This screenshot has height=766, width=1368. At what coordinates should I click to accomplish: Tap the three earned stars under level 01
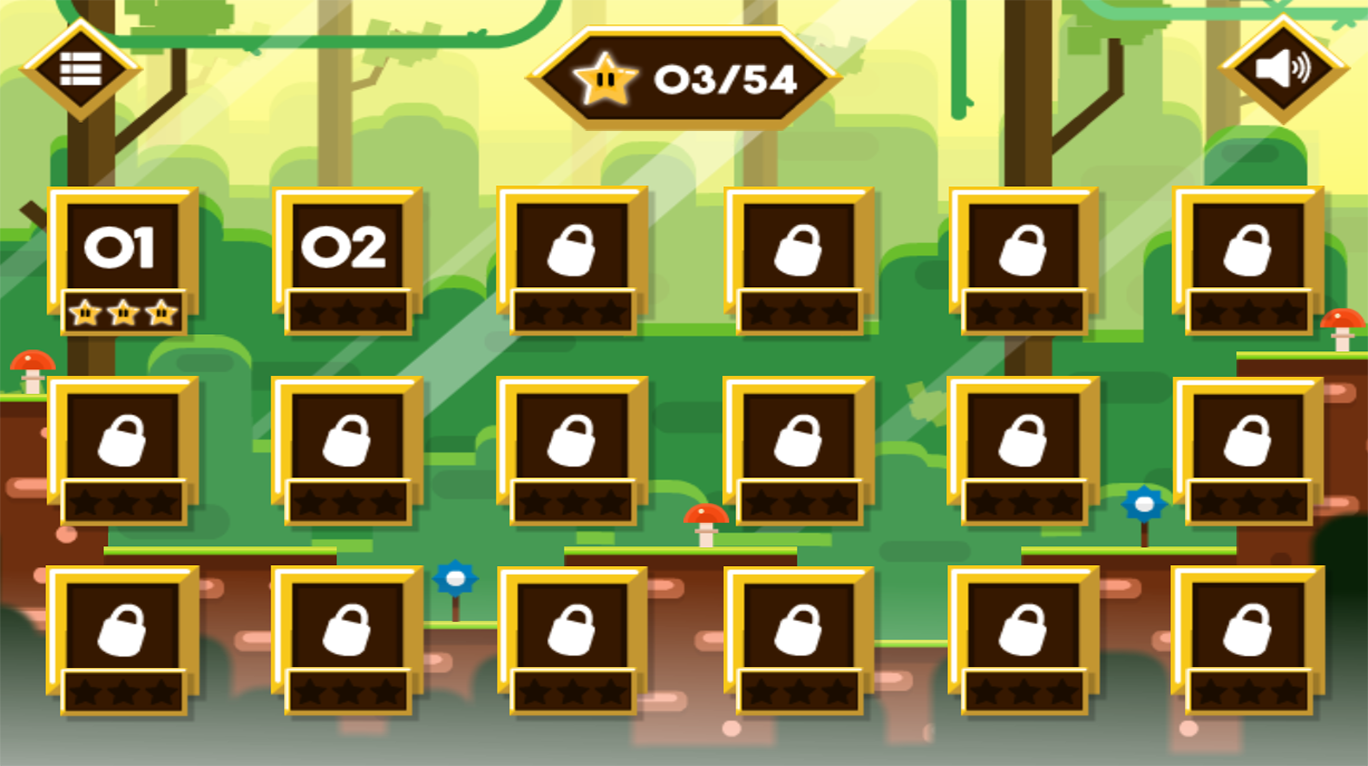(124, 313)
